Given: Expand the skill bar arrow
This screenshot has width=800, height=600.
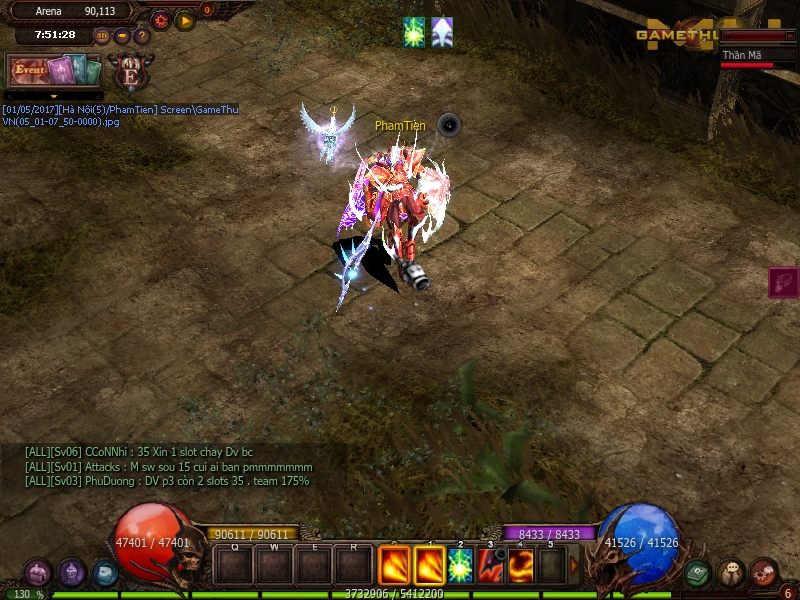Looking at the screenshot, I should (x=574, y=566).
